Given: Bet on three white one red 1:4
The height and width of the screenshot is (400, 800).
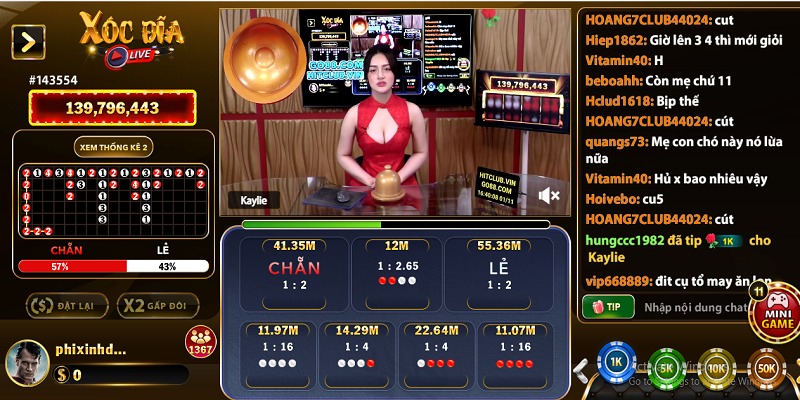Looking at the screenshot, I should coord(355,350).
